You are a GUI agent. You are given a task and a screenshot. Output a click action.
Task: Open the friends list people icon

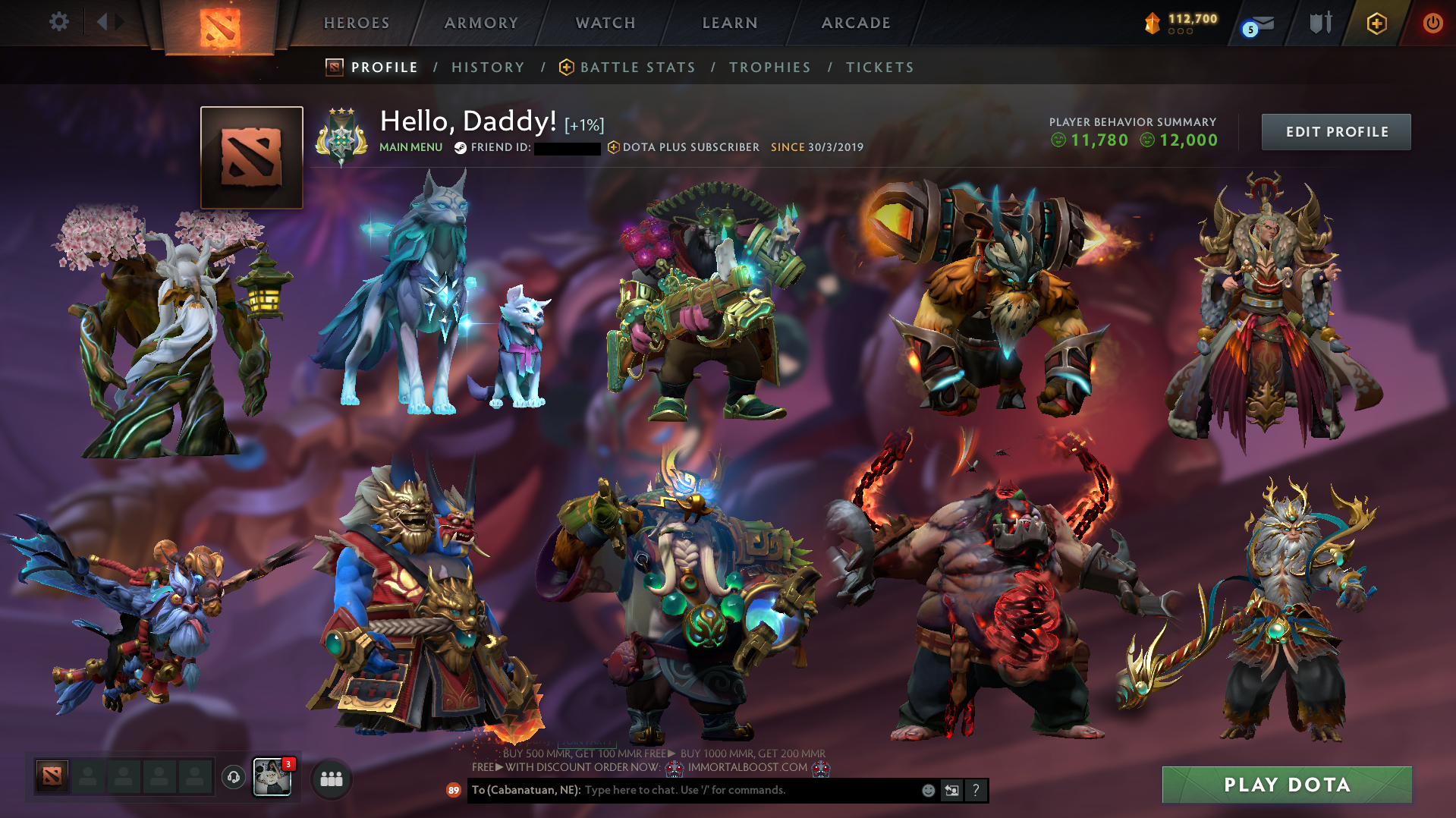[x=330, y=779]
